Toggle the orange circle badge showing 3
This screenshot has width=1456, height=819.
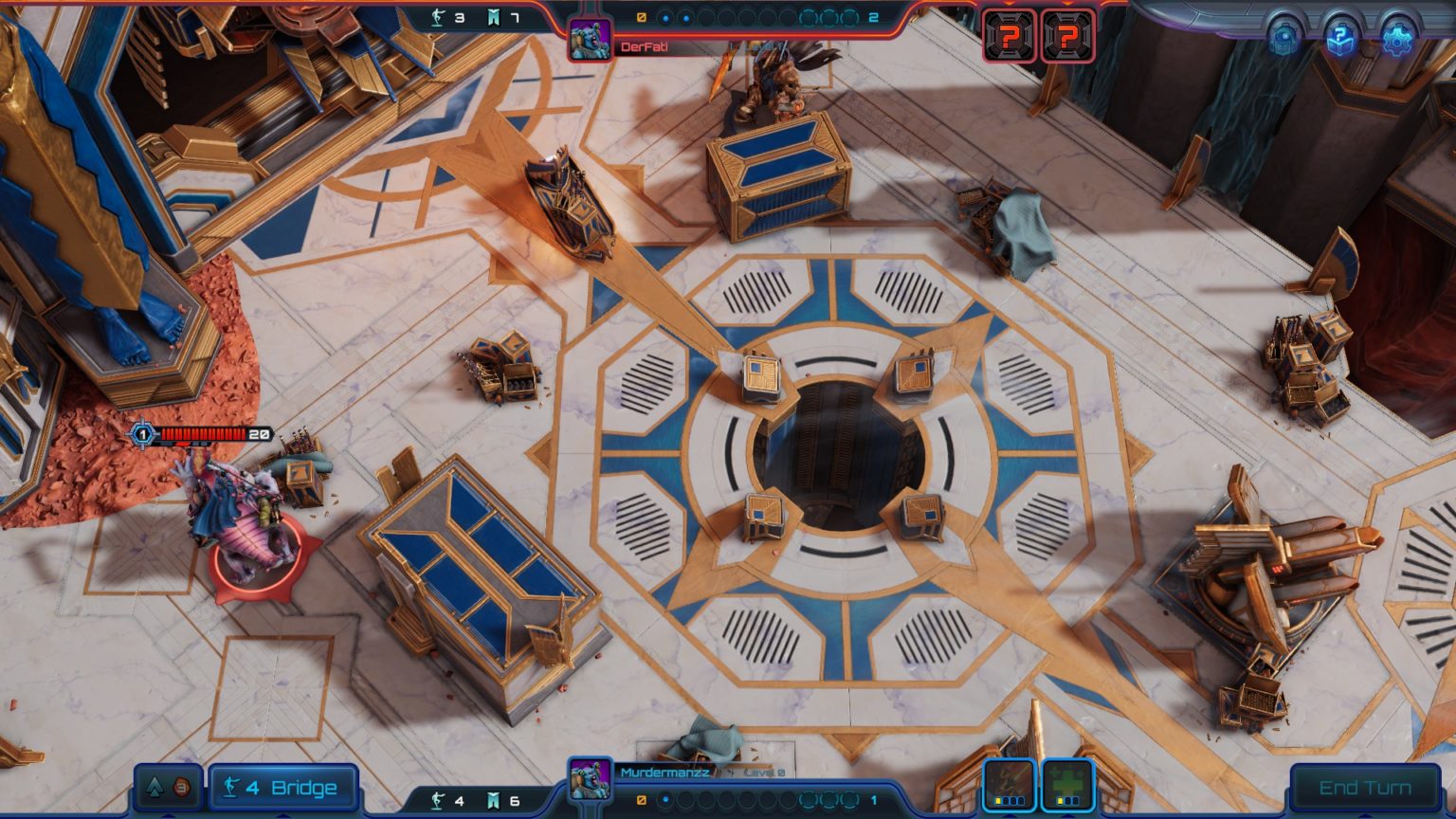(x=180, y=787)
